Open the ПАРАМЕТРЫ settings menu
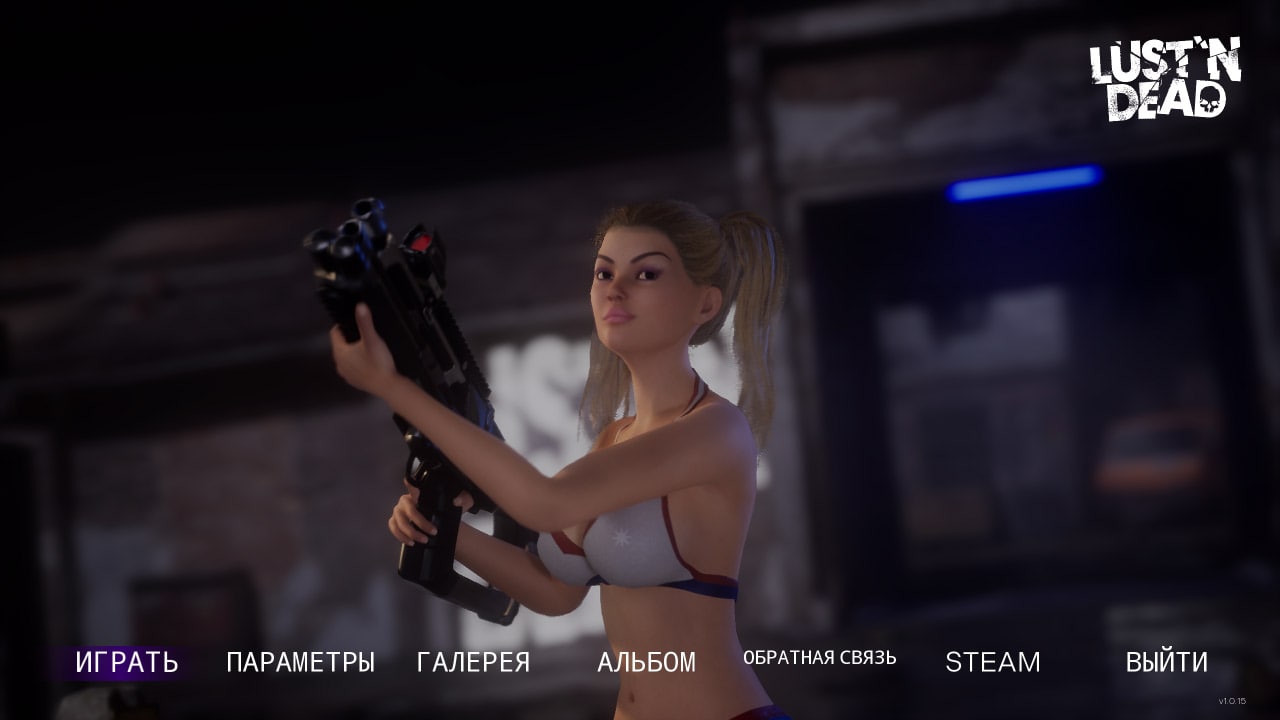1280x720 pixels. coord(300,662)
